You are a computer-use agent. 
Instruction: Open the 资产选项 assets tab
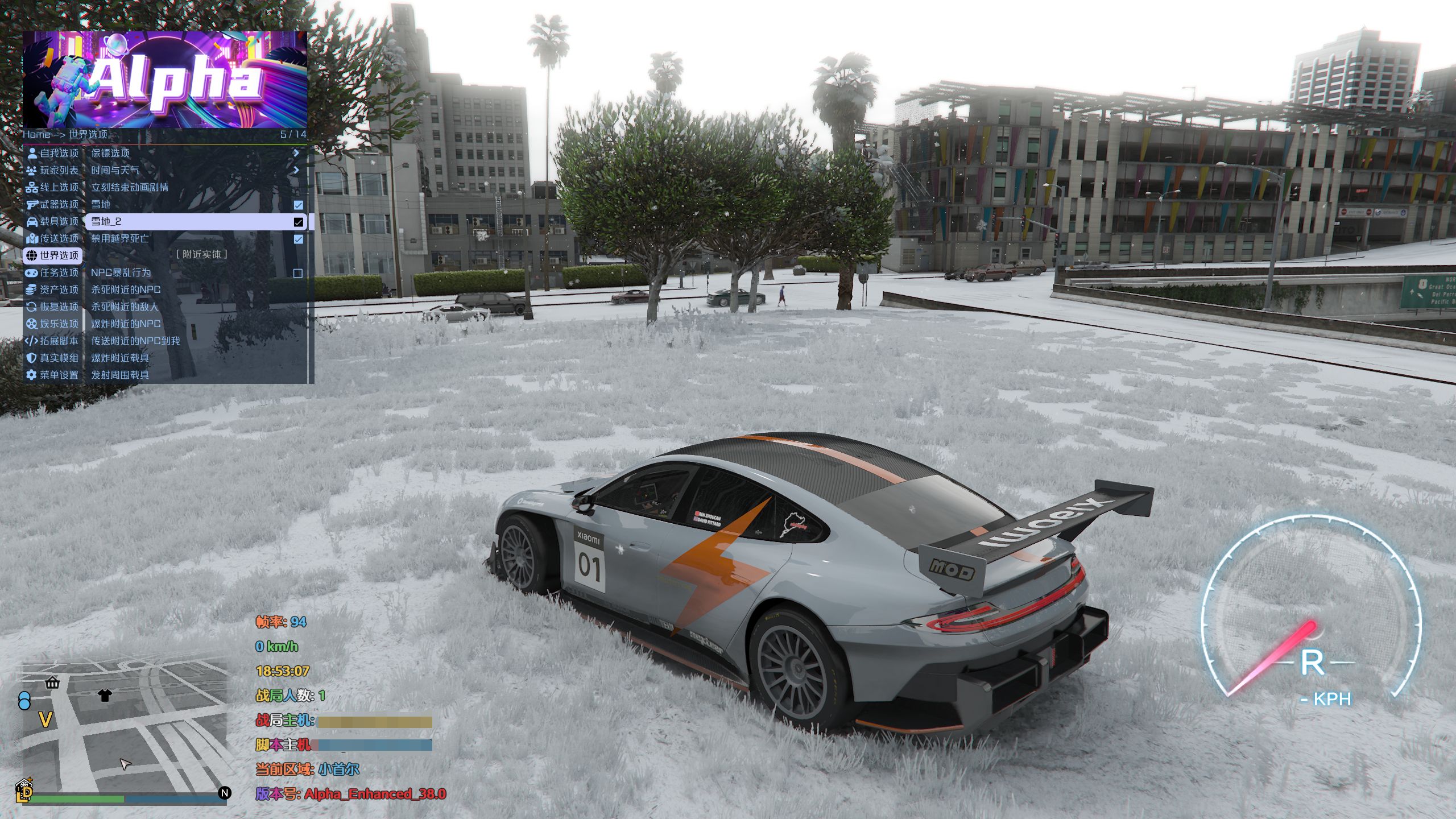pyautogui.click(x=53, y=290)
